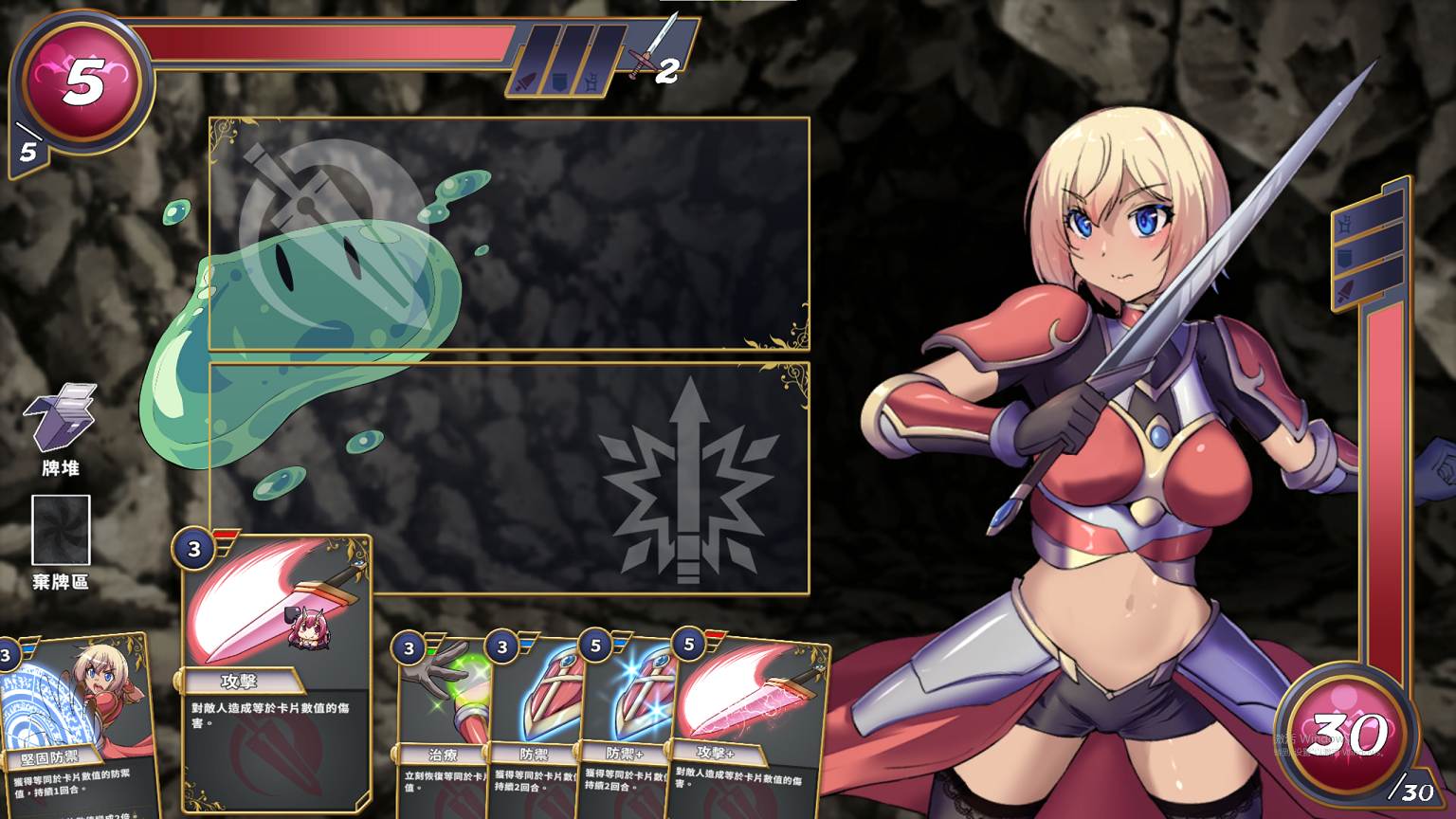Viewport: 1456px width, 819px height.
Task: View the 棄牌區 discard pile
Action: 61,530
